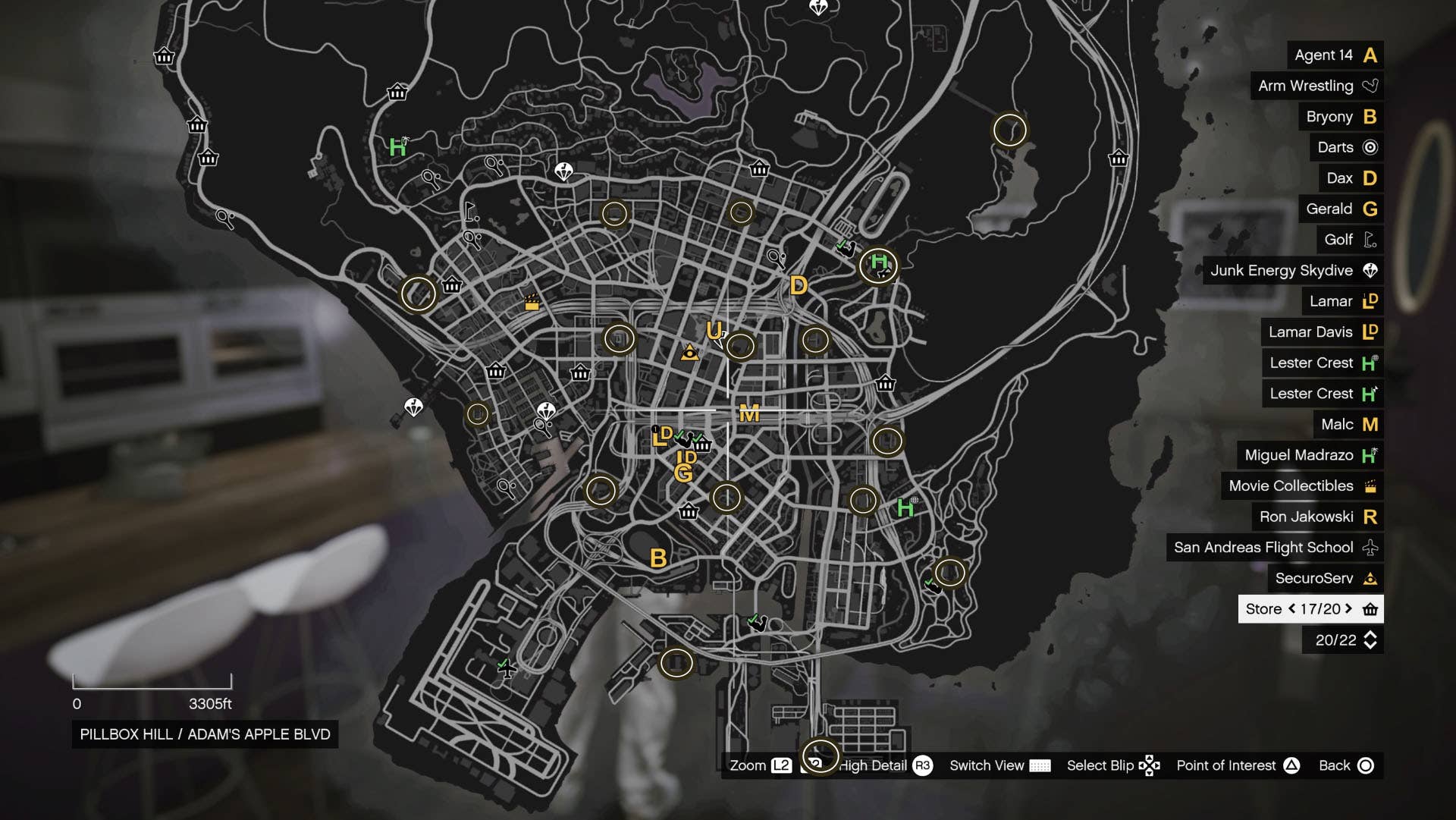Select the SecuroServ pyramid icon near city center

tap(689, 352)
